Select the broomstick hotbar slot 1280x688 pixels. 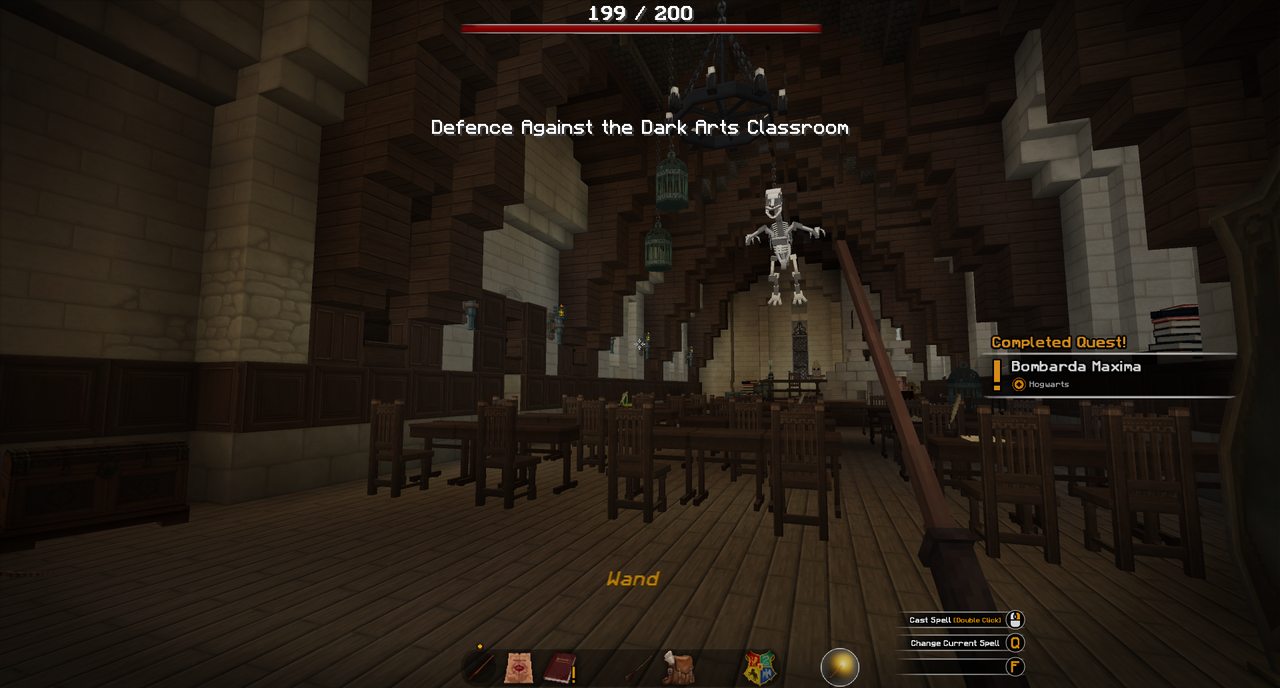[x=638, y=667]
